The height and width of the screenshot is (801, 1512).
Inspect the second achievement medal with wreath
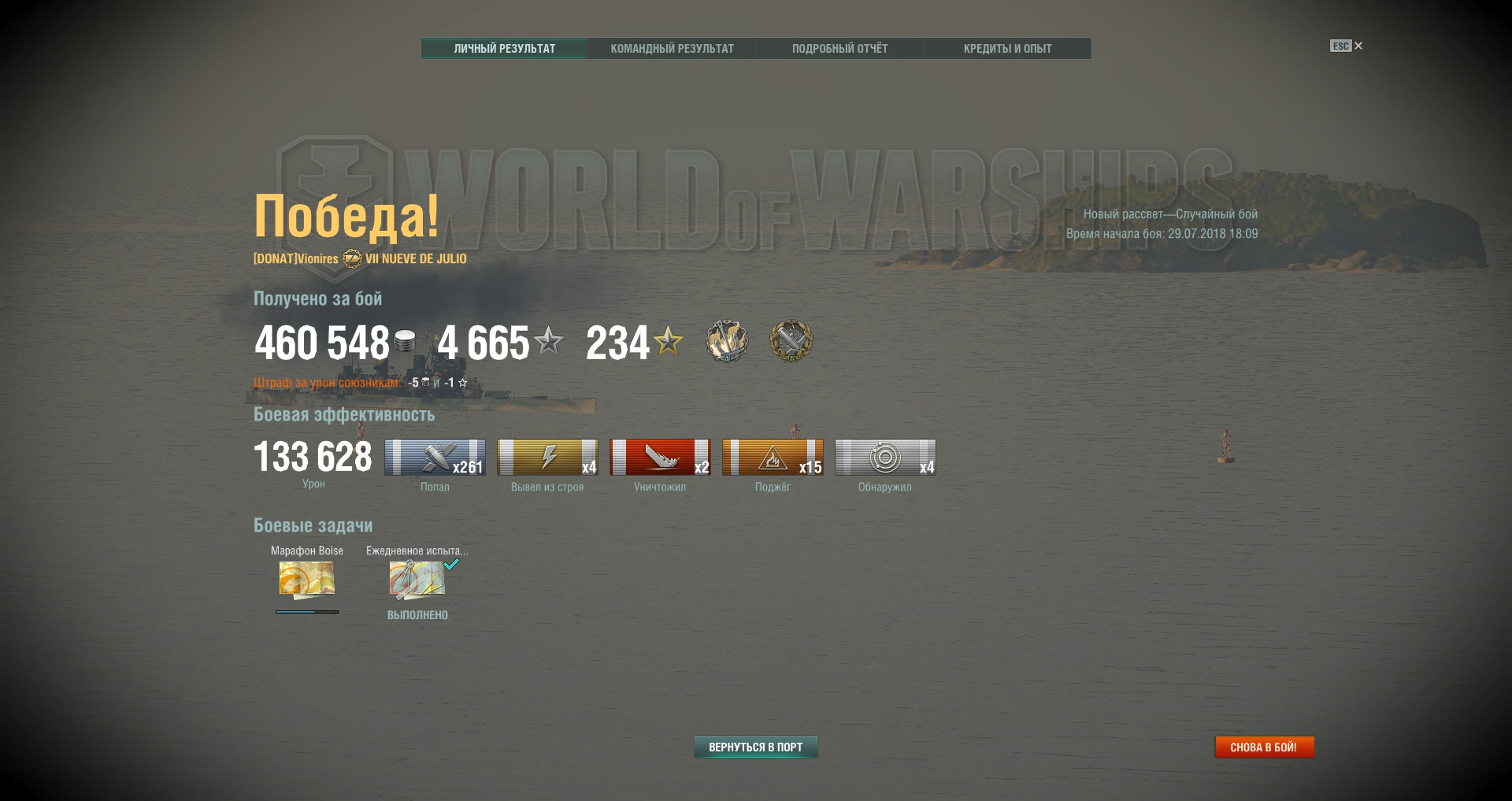point(791,341)
